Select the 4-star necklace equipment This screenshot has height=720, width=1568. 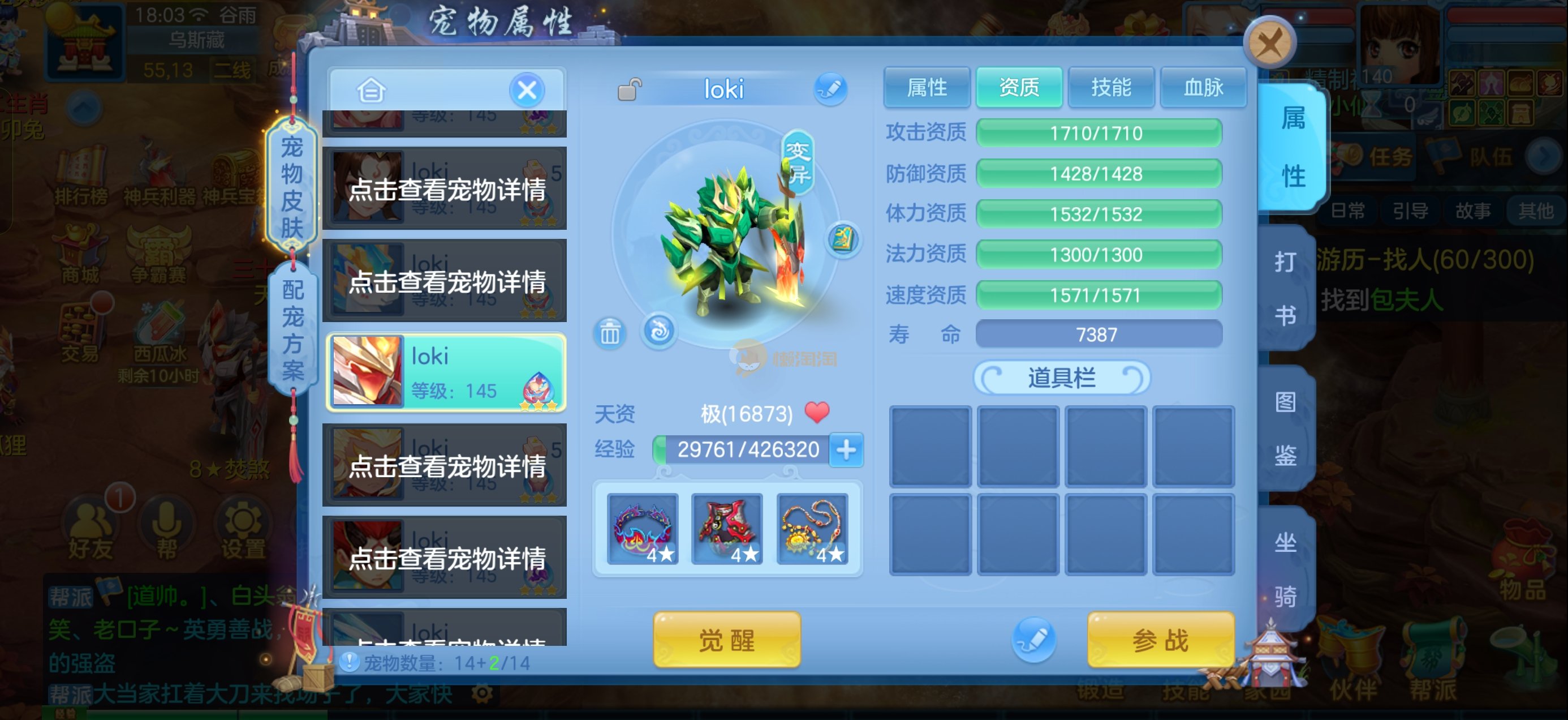(x=812, y=529)
